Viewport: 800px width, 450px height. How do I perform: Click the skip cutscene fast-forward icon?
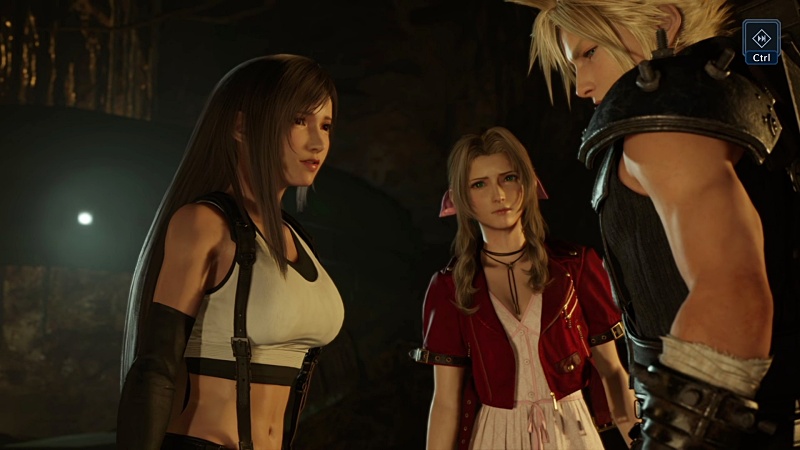click(x=762, y=35)
